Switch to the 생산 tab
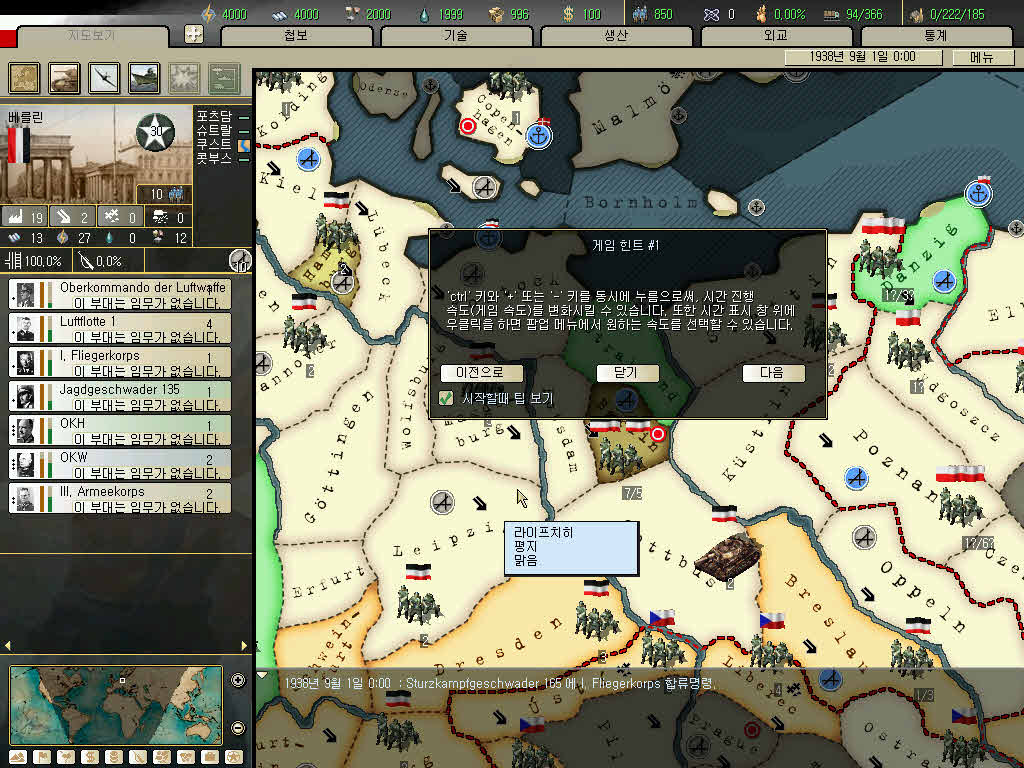Viewport: 1024px width, 768px height. coord(615,36)
